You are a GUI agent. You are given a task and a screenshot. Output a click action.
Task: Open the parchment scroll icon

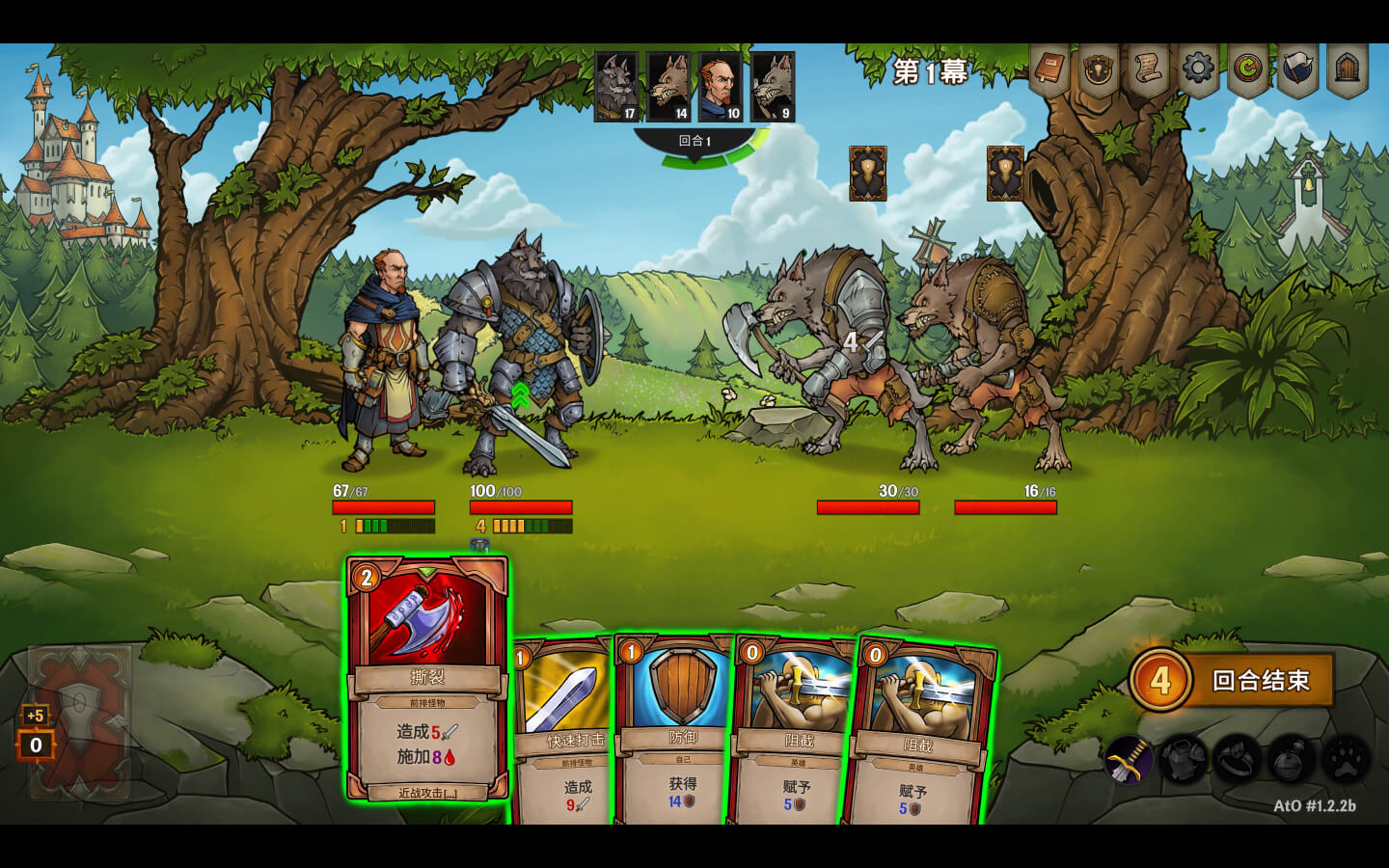(1148, 68)
